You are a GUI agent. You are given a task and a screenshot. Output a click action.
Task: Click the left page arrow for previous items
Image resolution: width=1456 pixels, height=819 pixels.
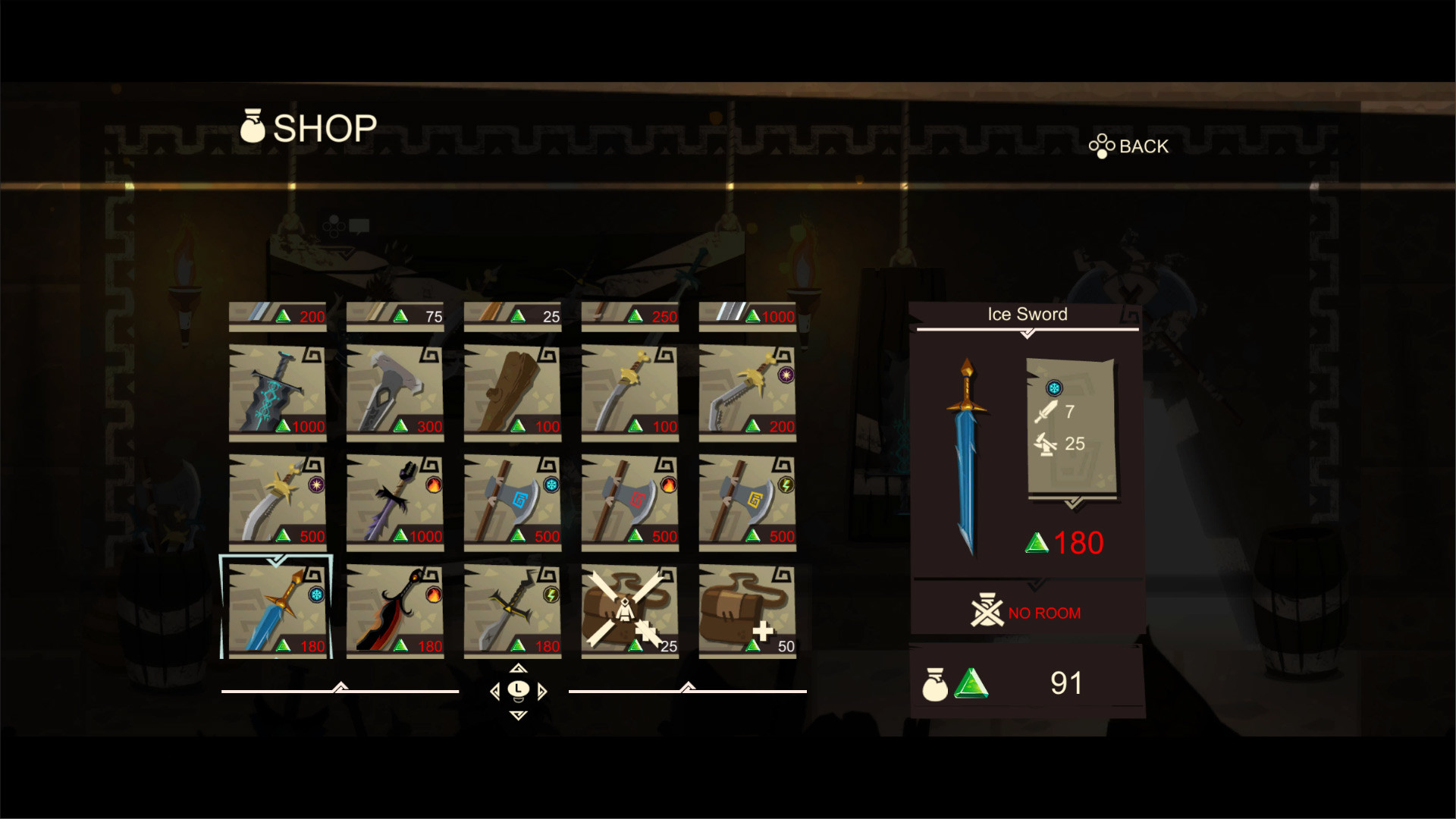(x=494, y=692)
